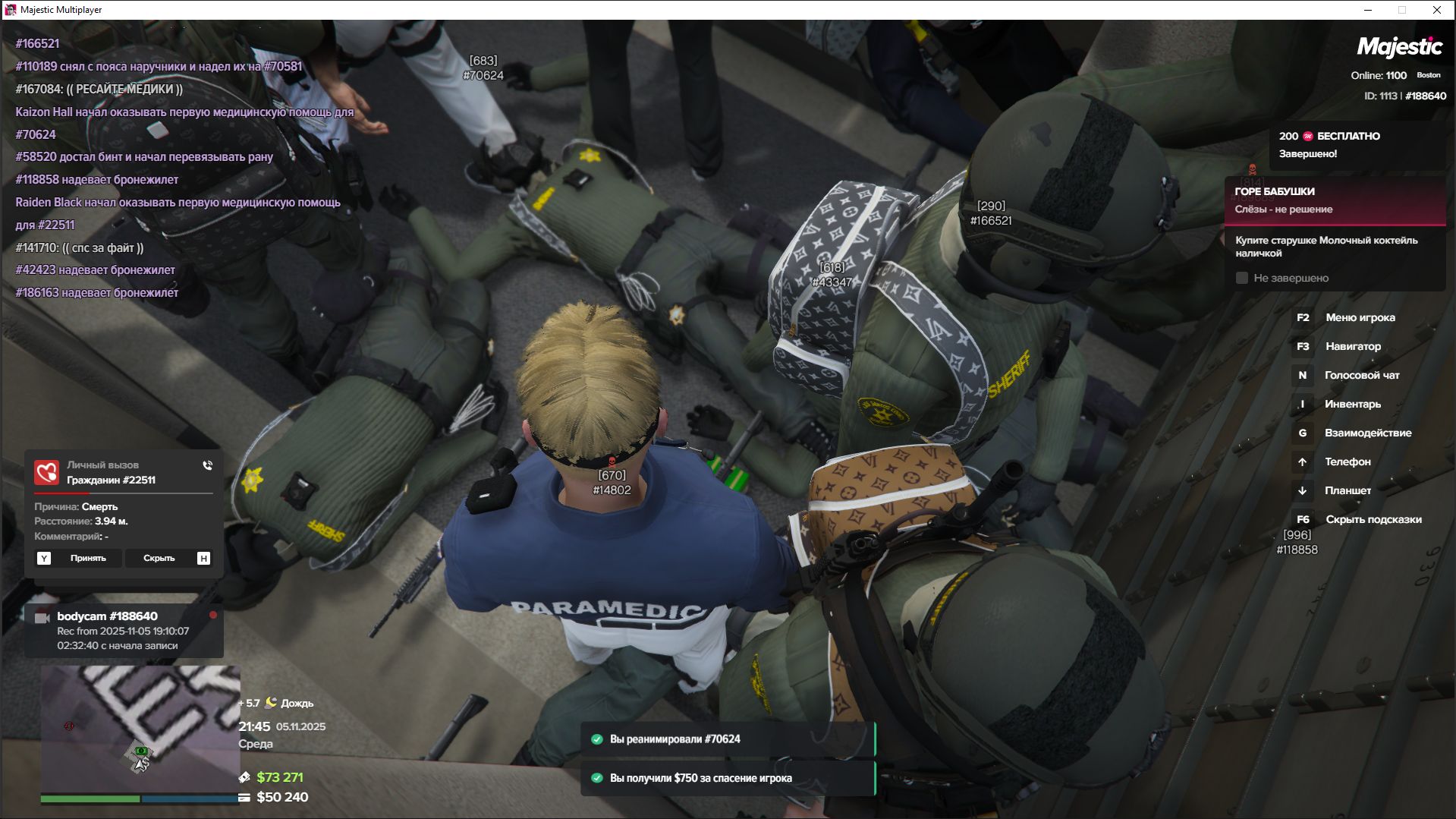The image size is (1456, 819).
Task: Accept the personal call with Принять
Action: [87, 559]
